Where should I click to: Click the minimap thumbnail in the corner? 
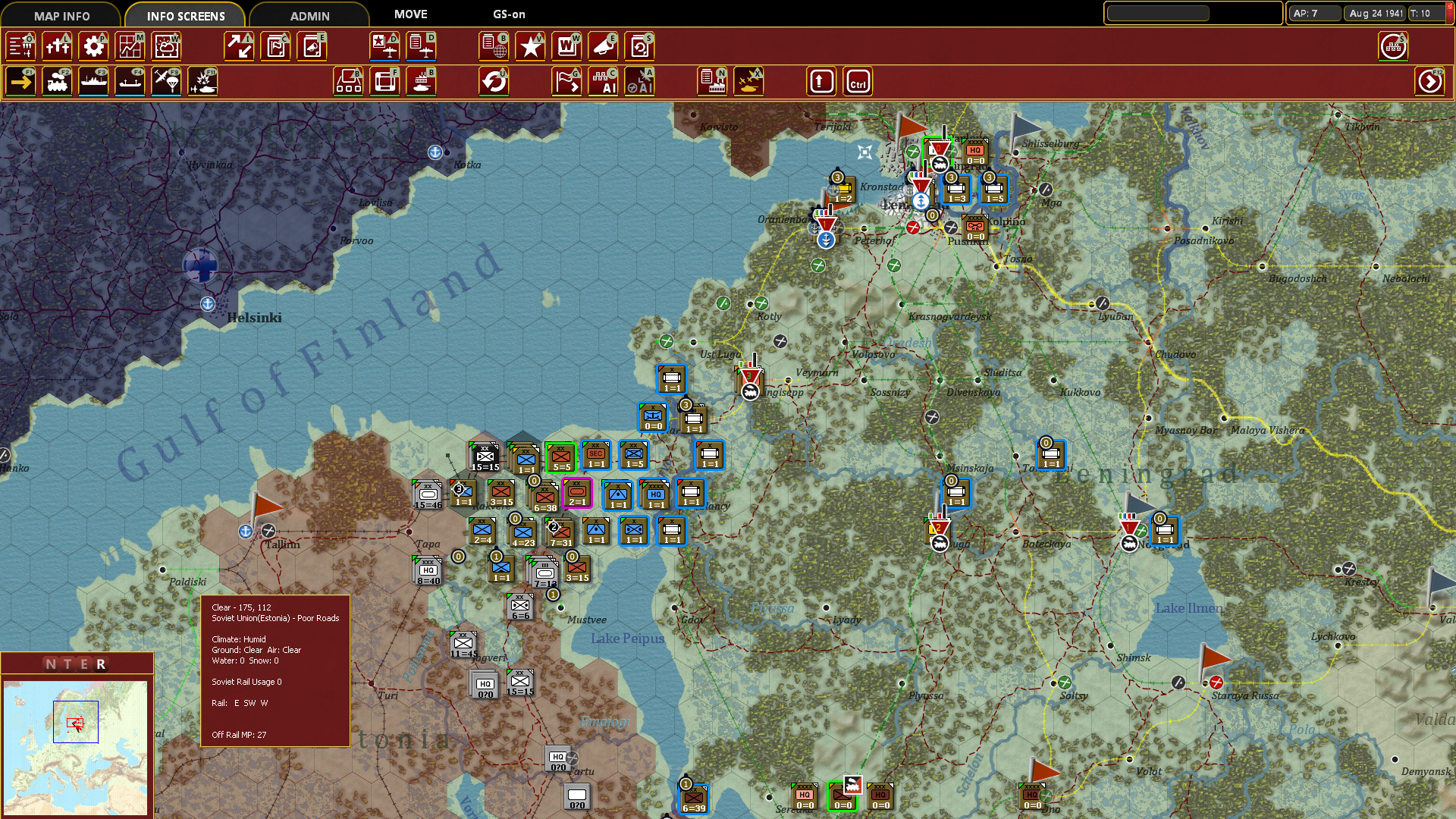click(x=76, y=747)
